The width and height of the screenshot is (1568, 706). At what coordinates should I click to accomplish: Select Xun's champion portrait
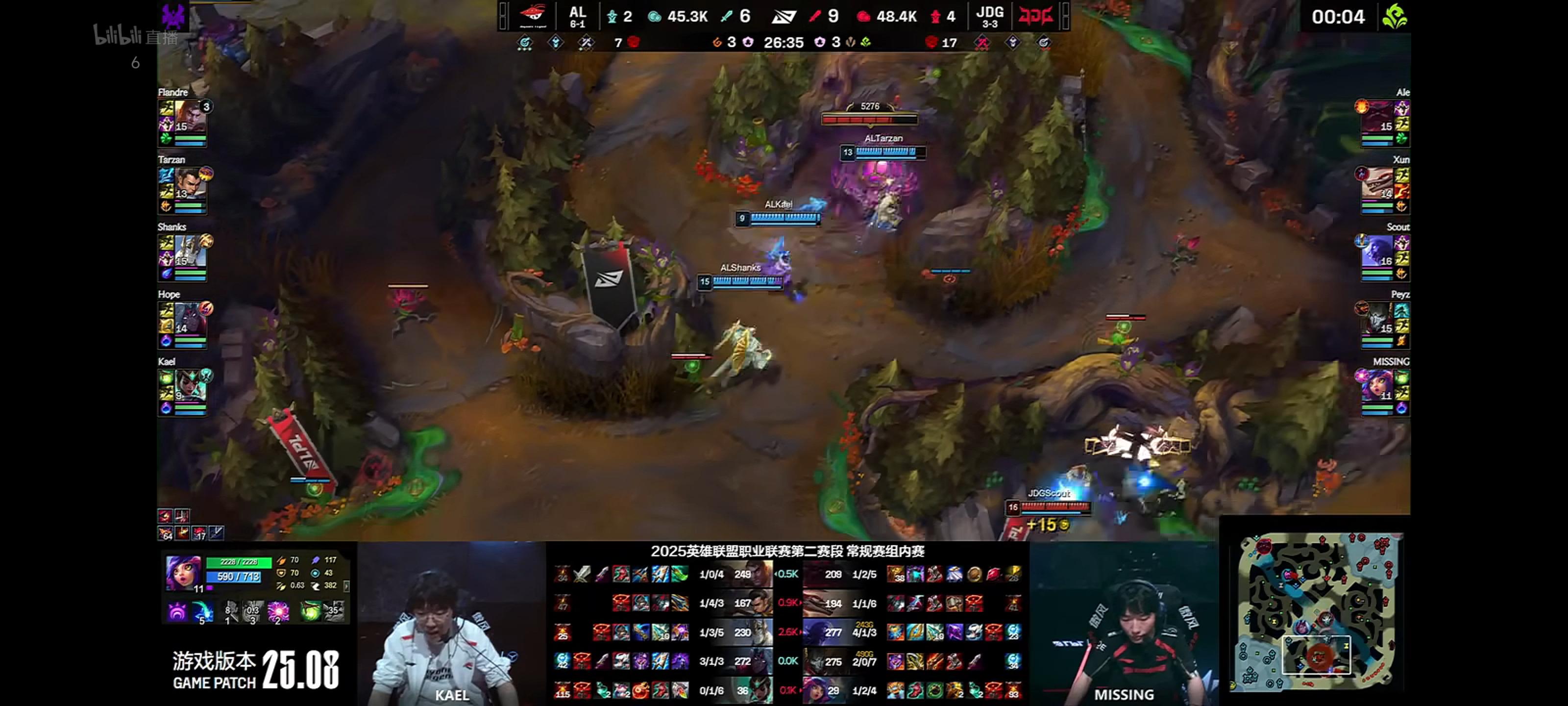(x=1377, y=183)
